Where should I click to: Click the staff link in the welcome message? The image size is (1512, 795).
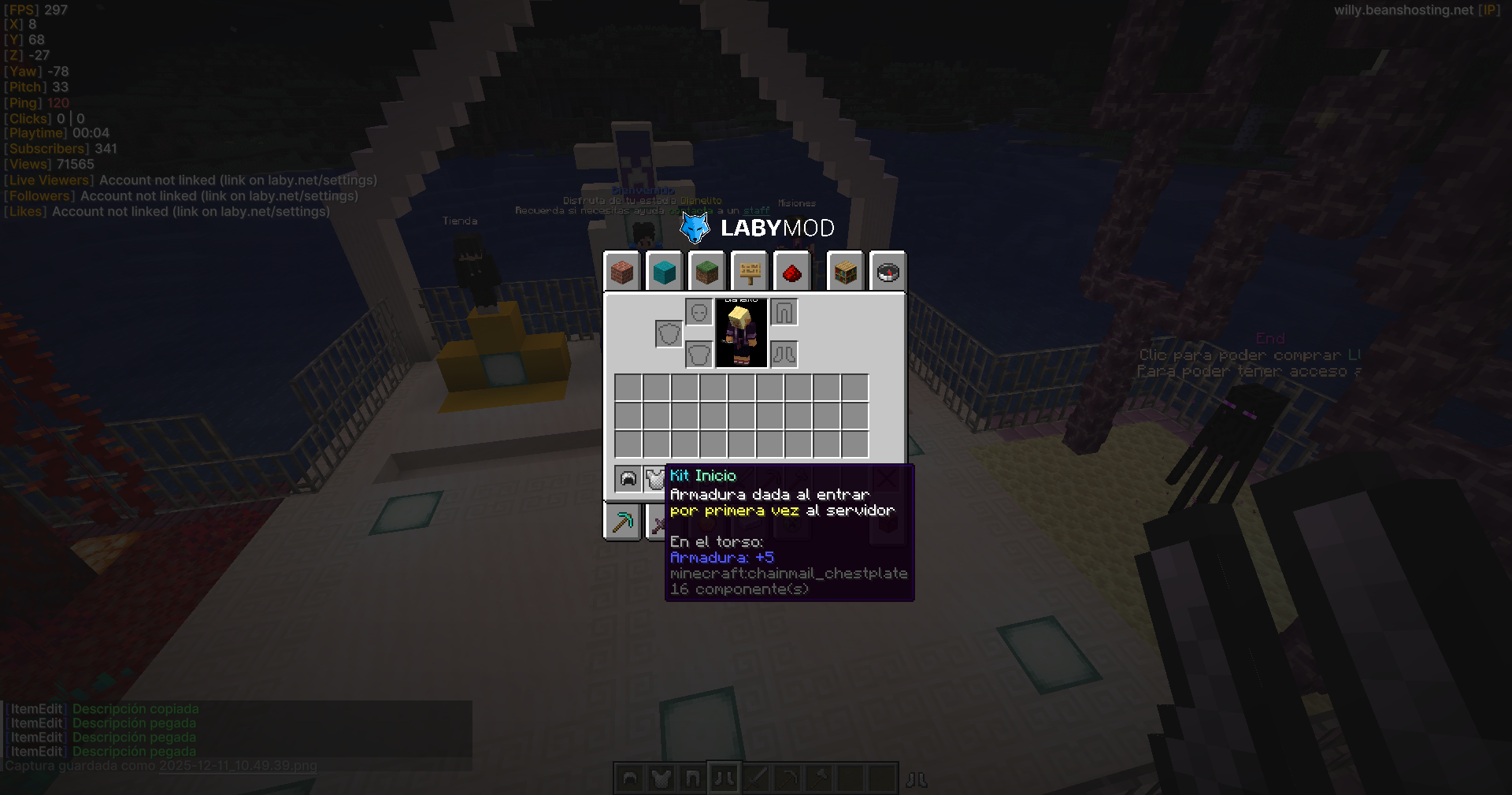coord(754,211)
